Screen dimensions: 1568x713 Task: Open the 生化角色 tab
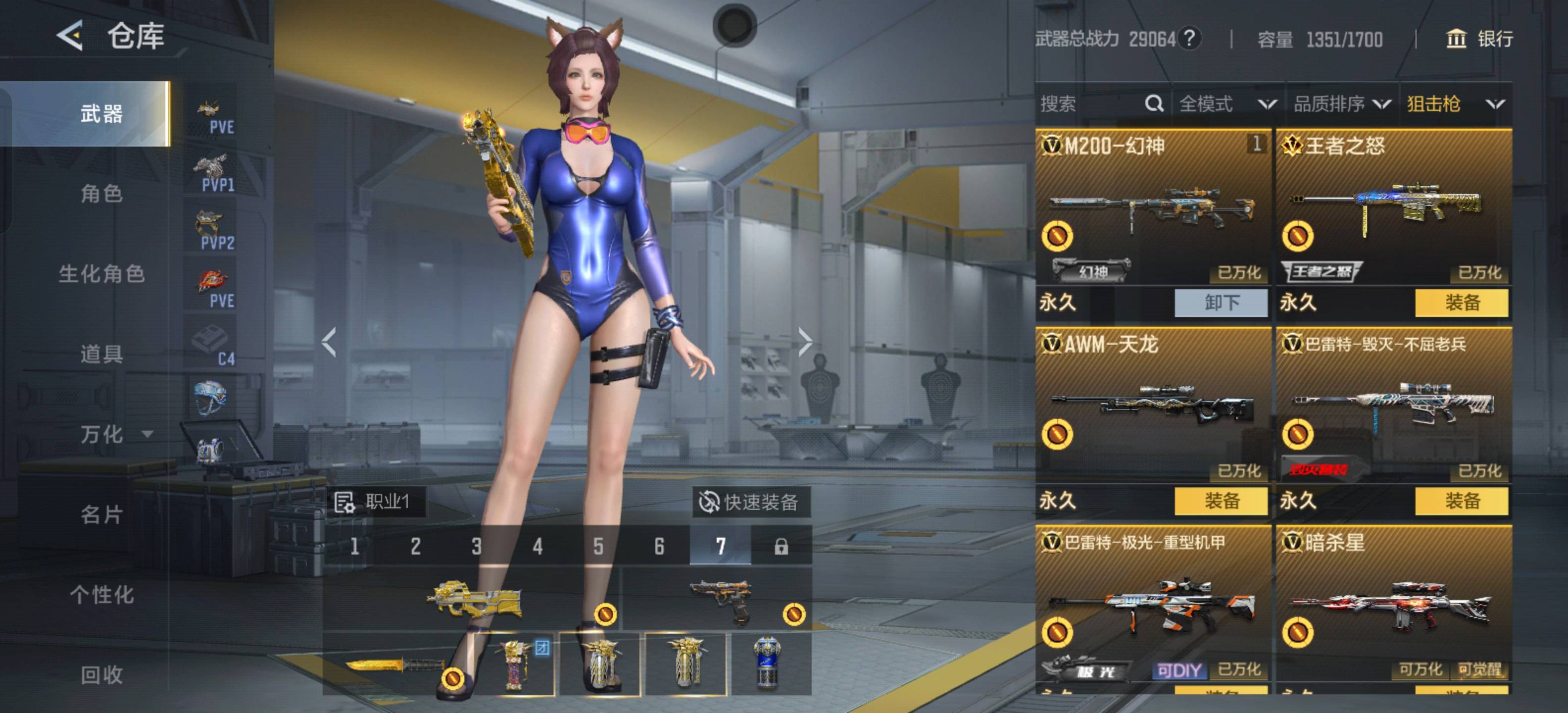(x=101, y=274)
